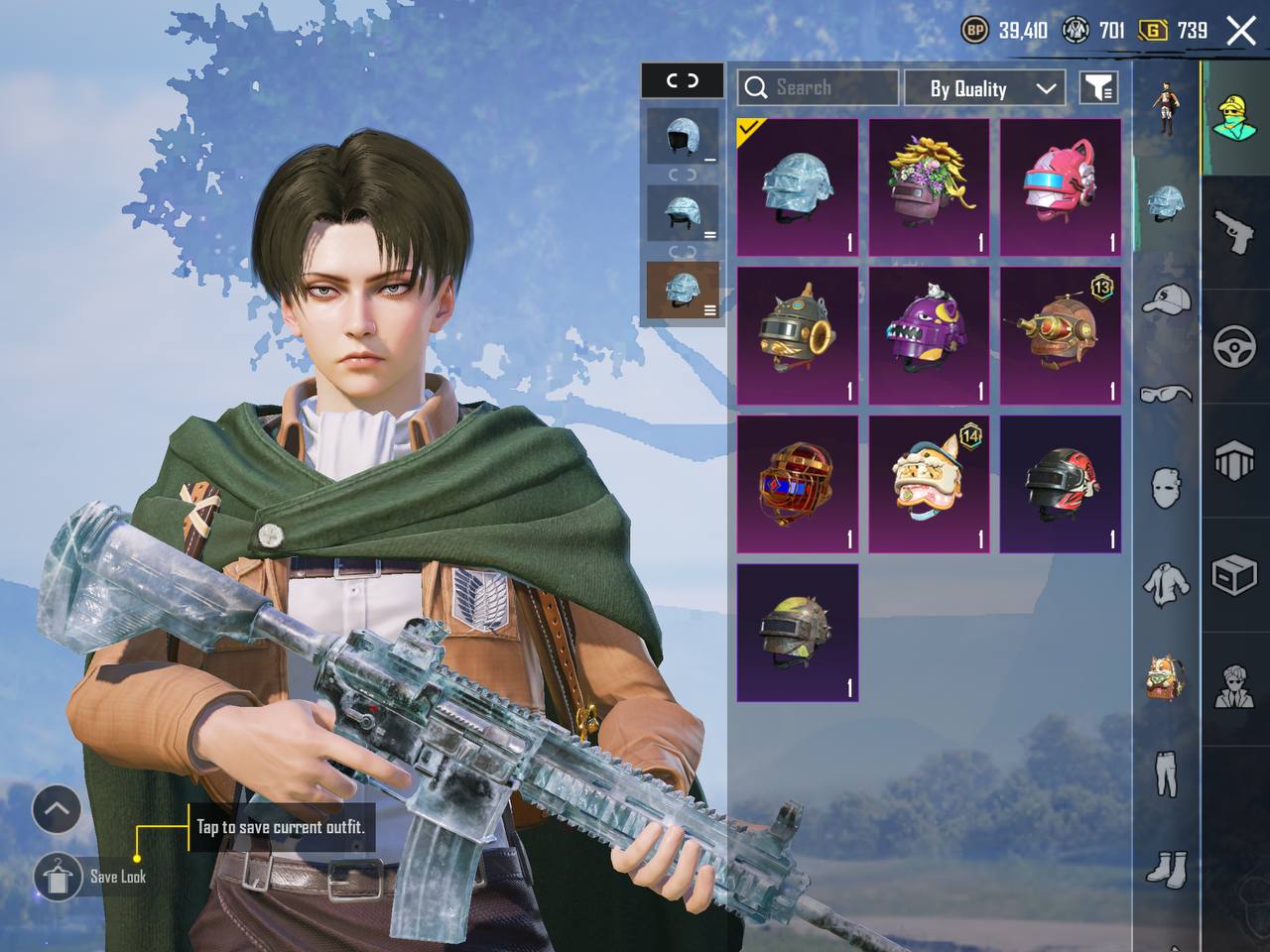
Task: Open the filter funnel options
Action: point(1098,88)
